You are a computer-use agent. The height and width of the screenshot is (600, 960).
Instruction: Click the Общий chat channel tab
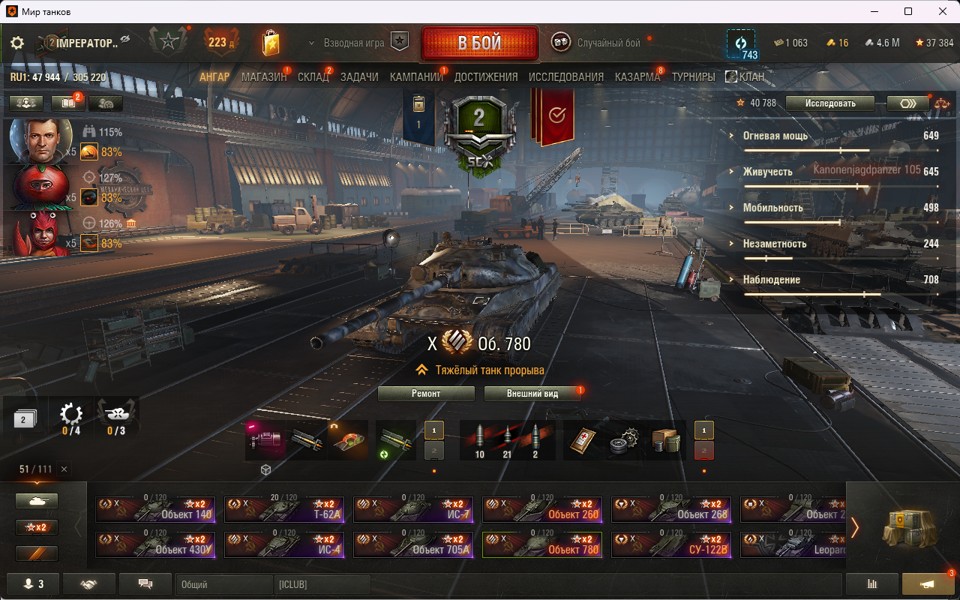222,584
